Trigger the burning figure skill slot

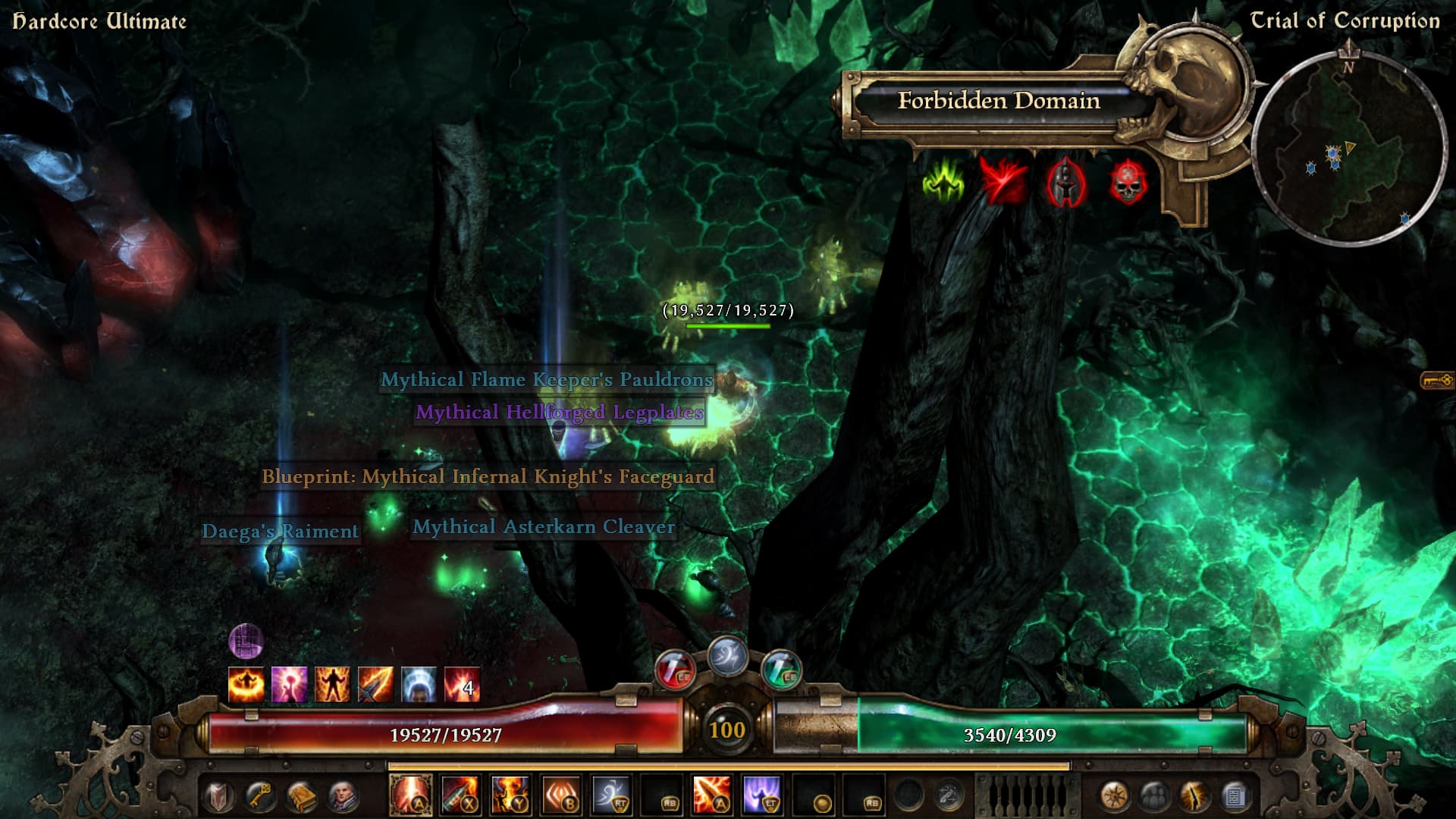tap(510, 795)
